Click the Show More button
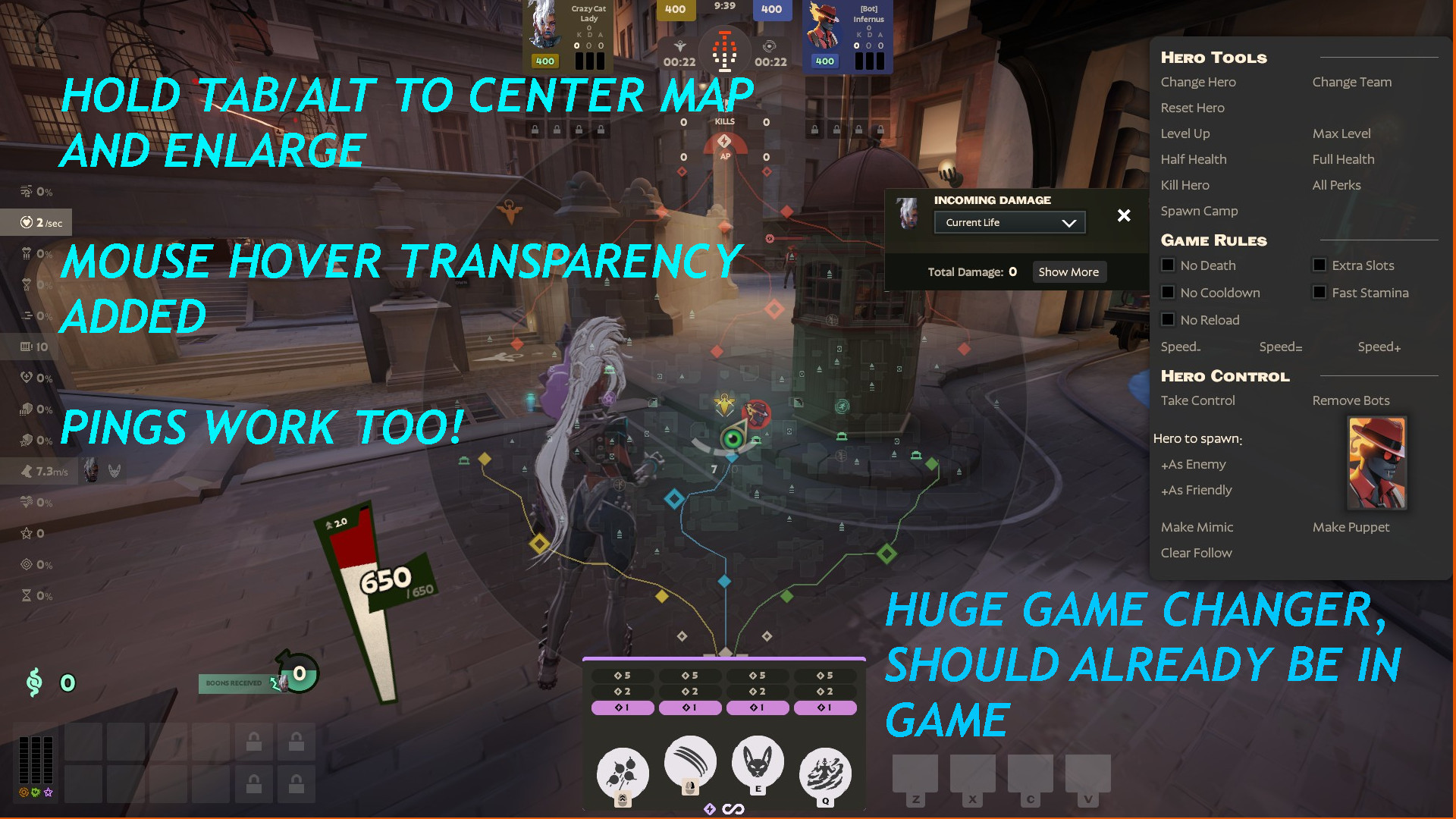Viewport: 1456px width, 819px height. (1069, 271)
